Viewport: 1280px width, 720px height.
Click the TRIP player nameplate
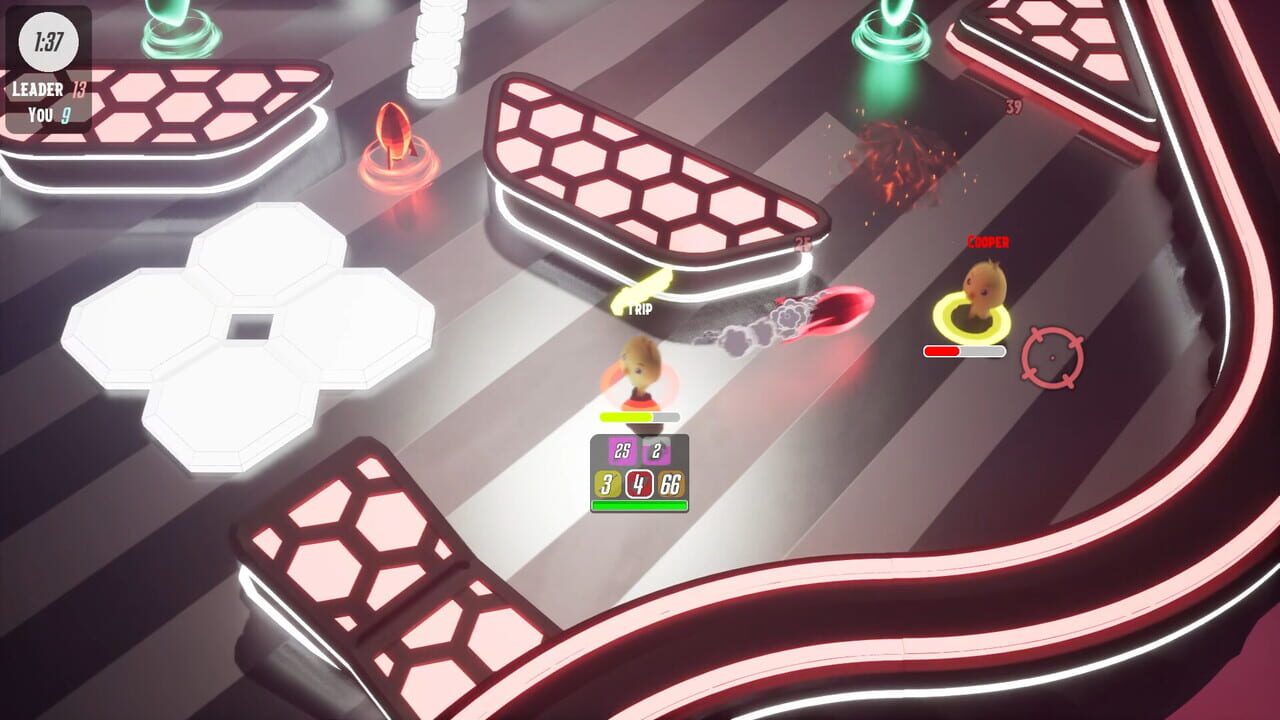tap(642, 310)
